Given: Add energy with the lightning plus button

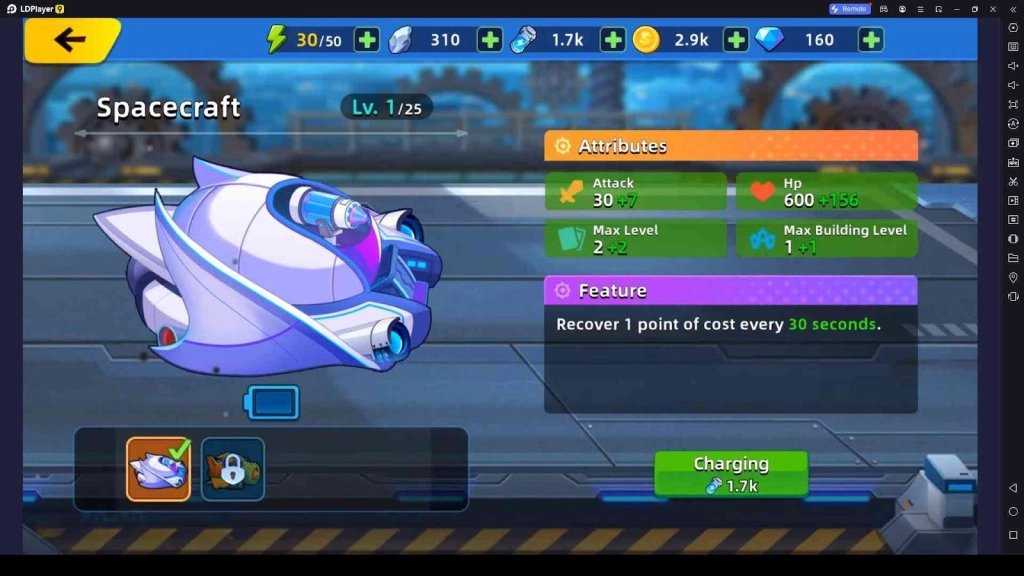Looking at the screenshot, I should pos(367,40).
